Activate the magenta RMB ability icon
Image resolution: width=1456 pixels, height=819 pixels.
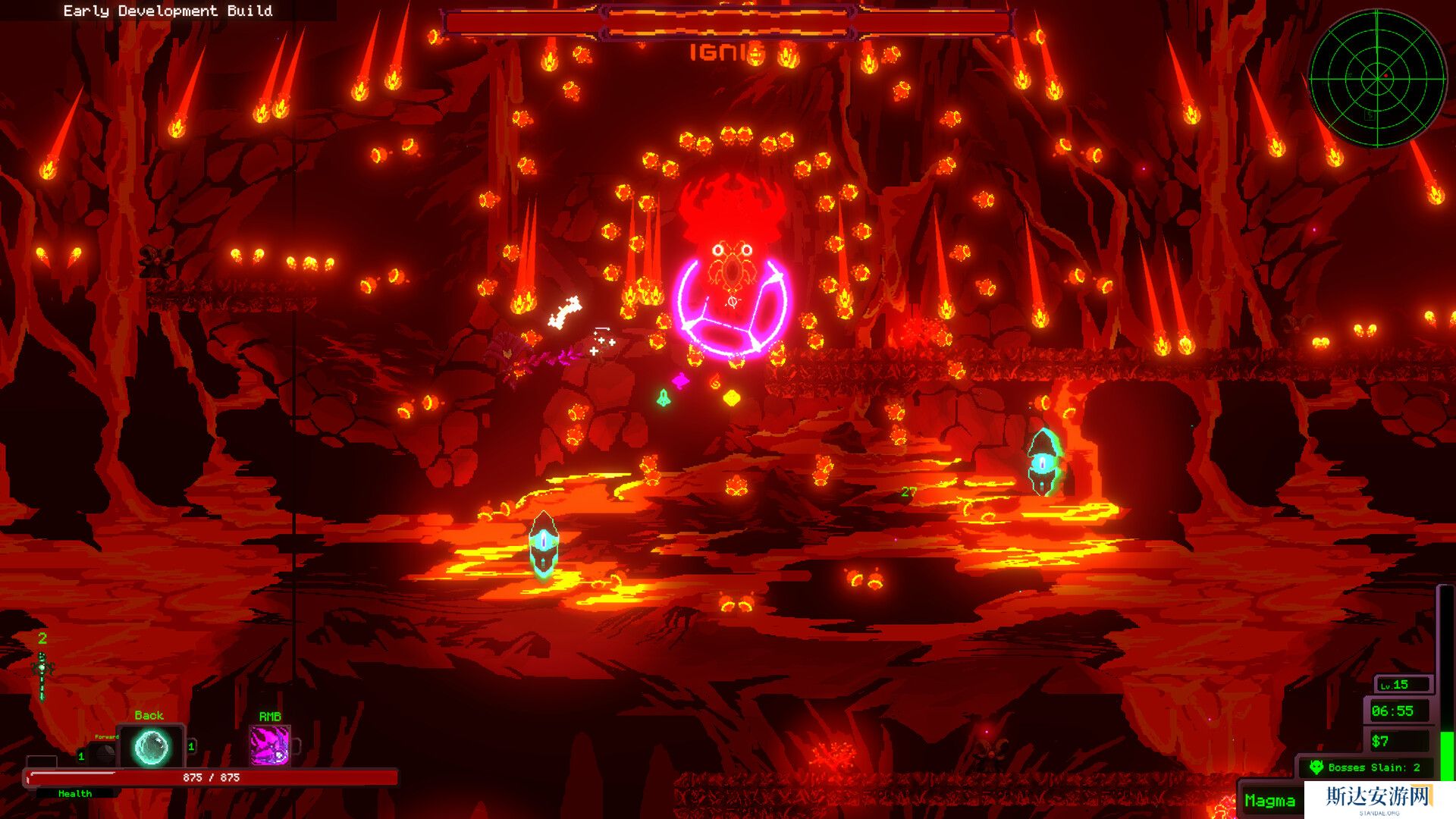270,745
